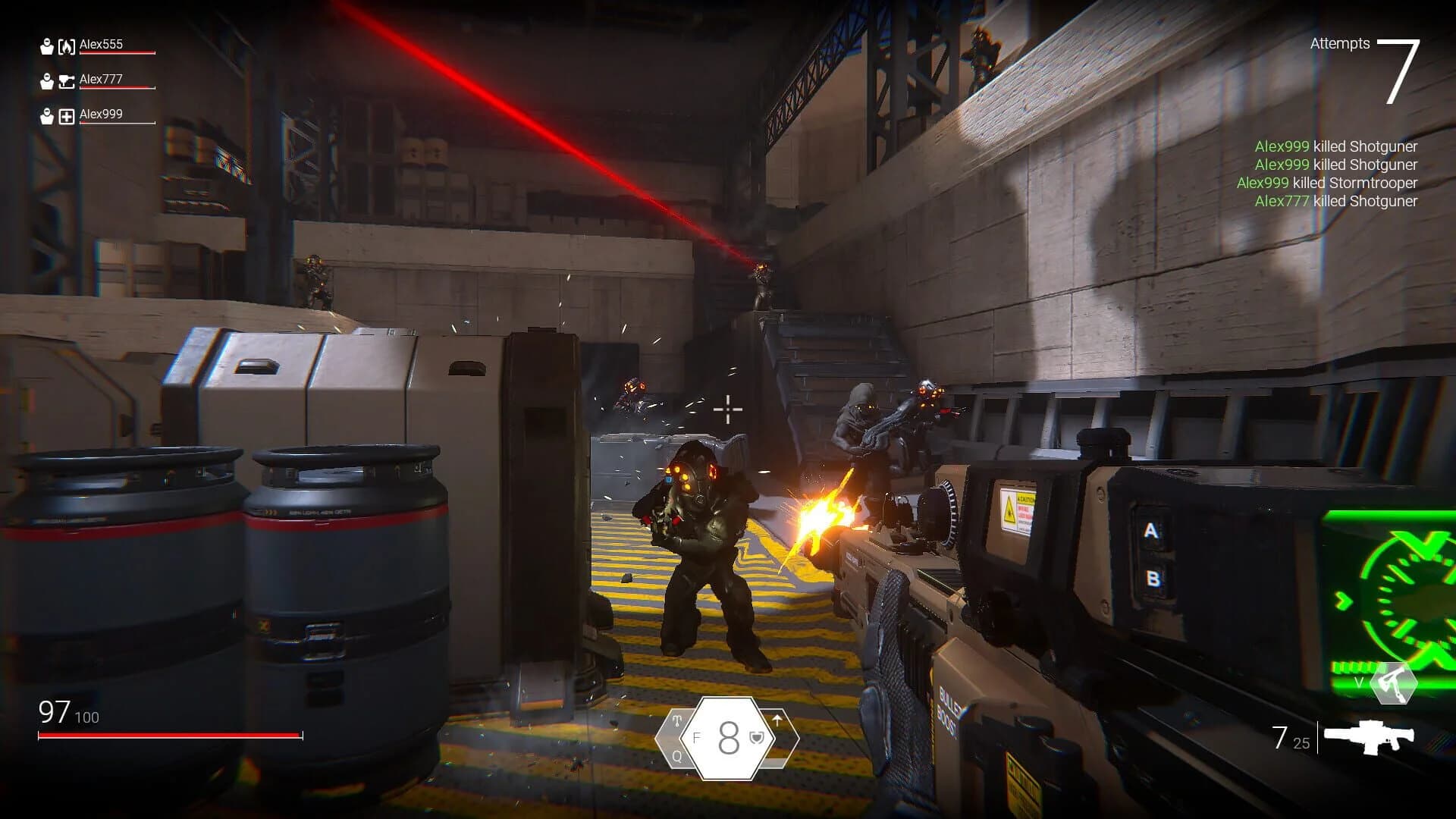Toggle the Q ability slot
Screen dimensions: 1456x819
[677, 758]
